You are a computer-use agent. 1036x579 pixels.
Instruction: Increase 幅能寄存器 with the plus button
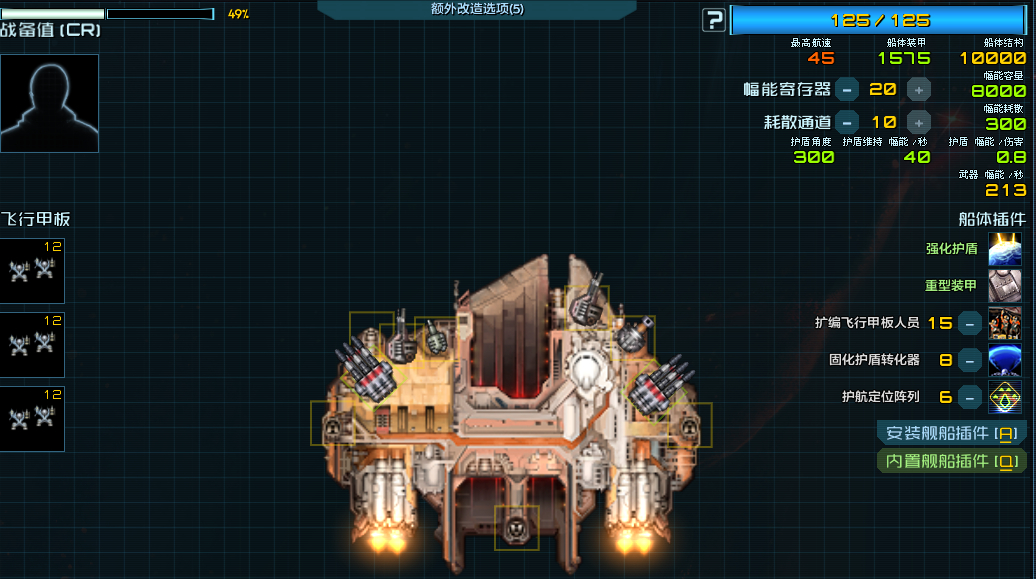[918, 89]
